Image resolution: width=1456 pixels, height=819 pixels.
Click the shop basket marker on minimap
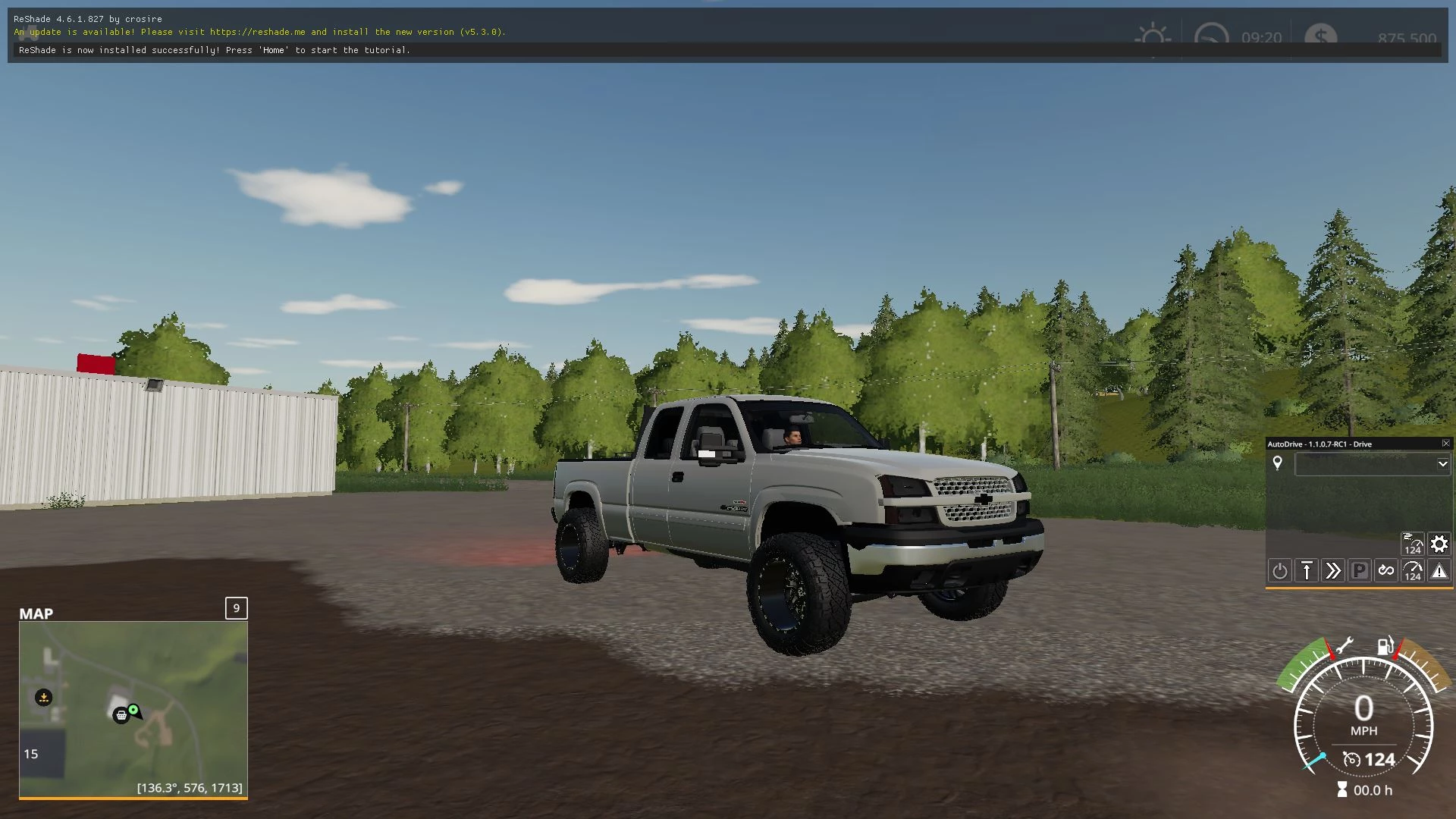click(121, 715)
